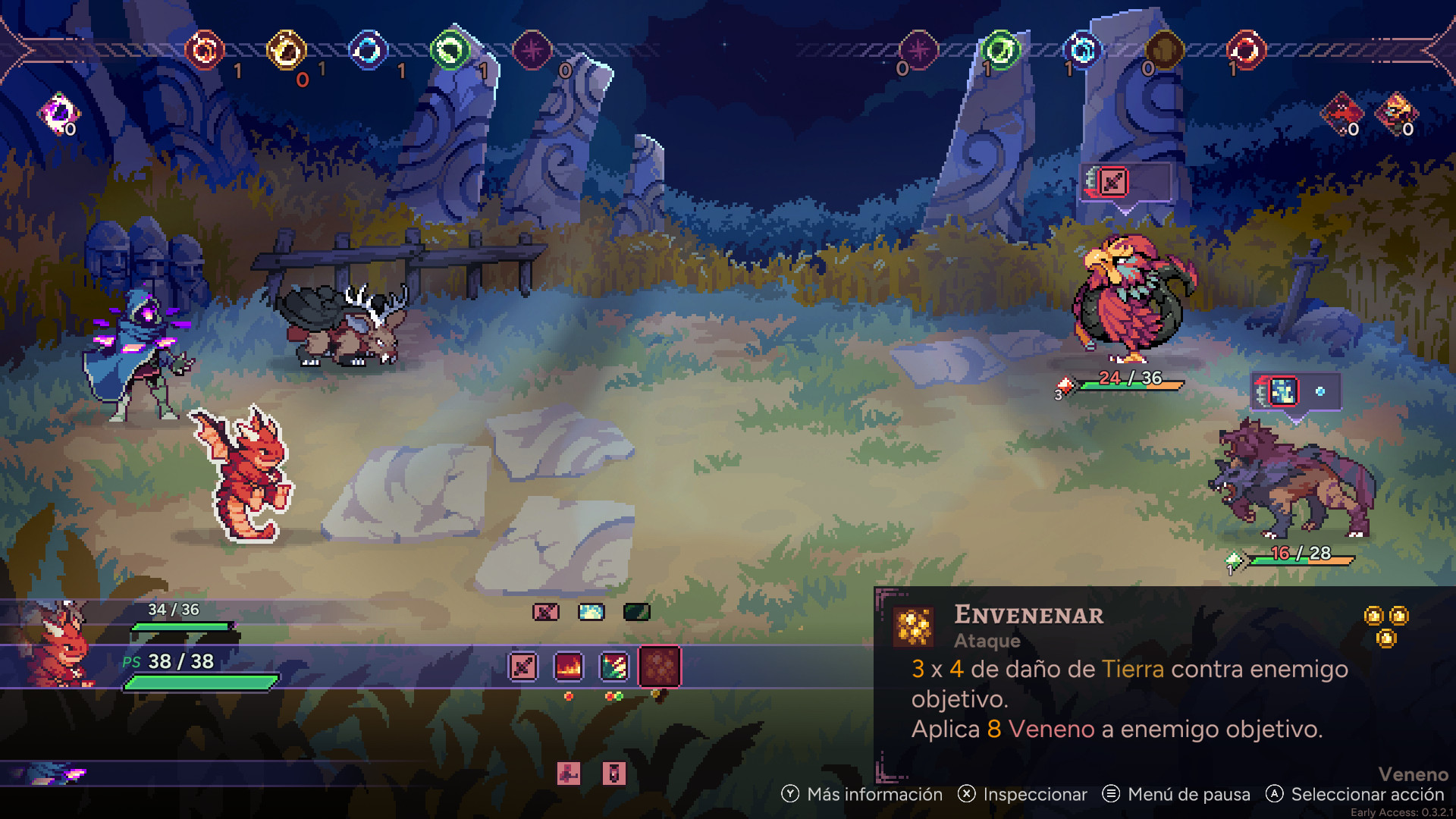Inspect the player's blue water ether orb
The height and width of the screenshot is (819, 1456).
pos(369,51)
